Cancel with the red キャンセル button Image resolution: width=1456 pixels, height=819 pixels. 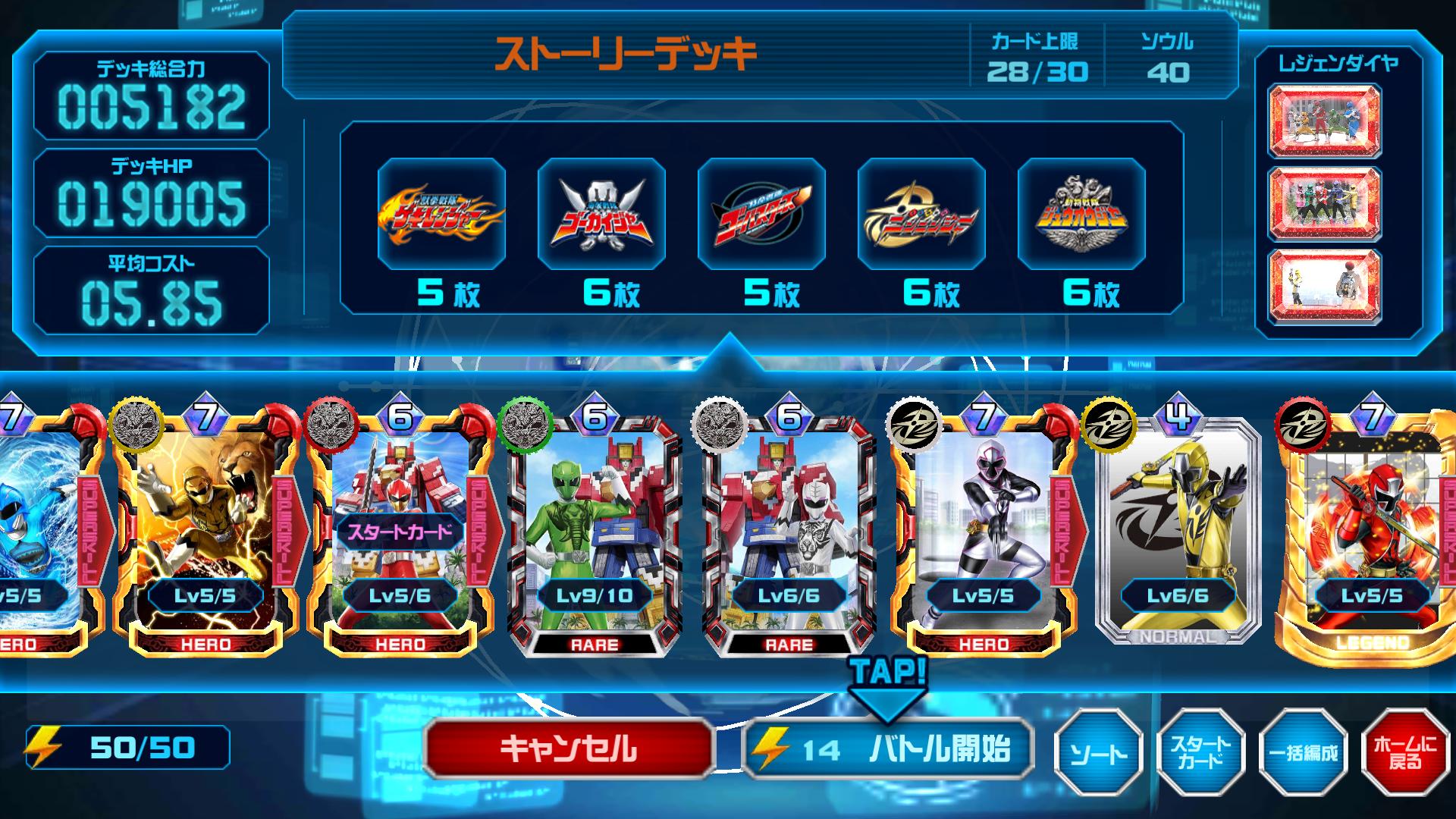pyautogui.click(x=569, y=749)
